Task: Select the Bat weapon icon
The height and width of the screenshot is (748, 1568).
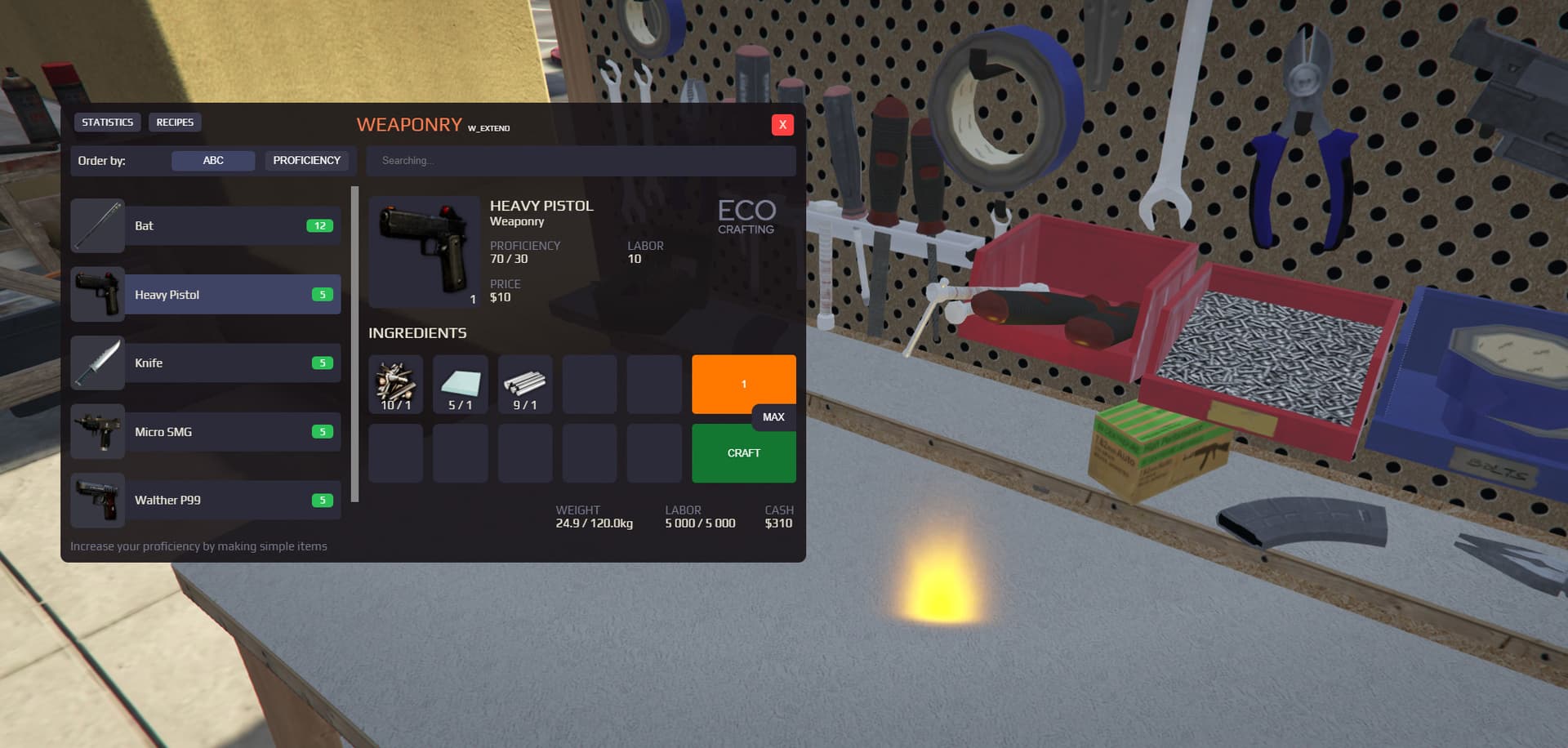Action: [97, 225]
